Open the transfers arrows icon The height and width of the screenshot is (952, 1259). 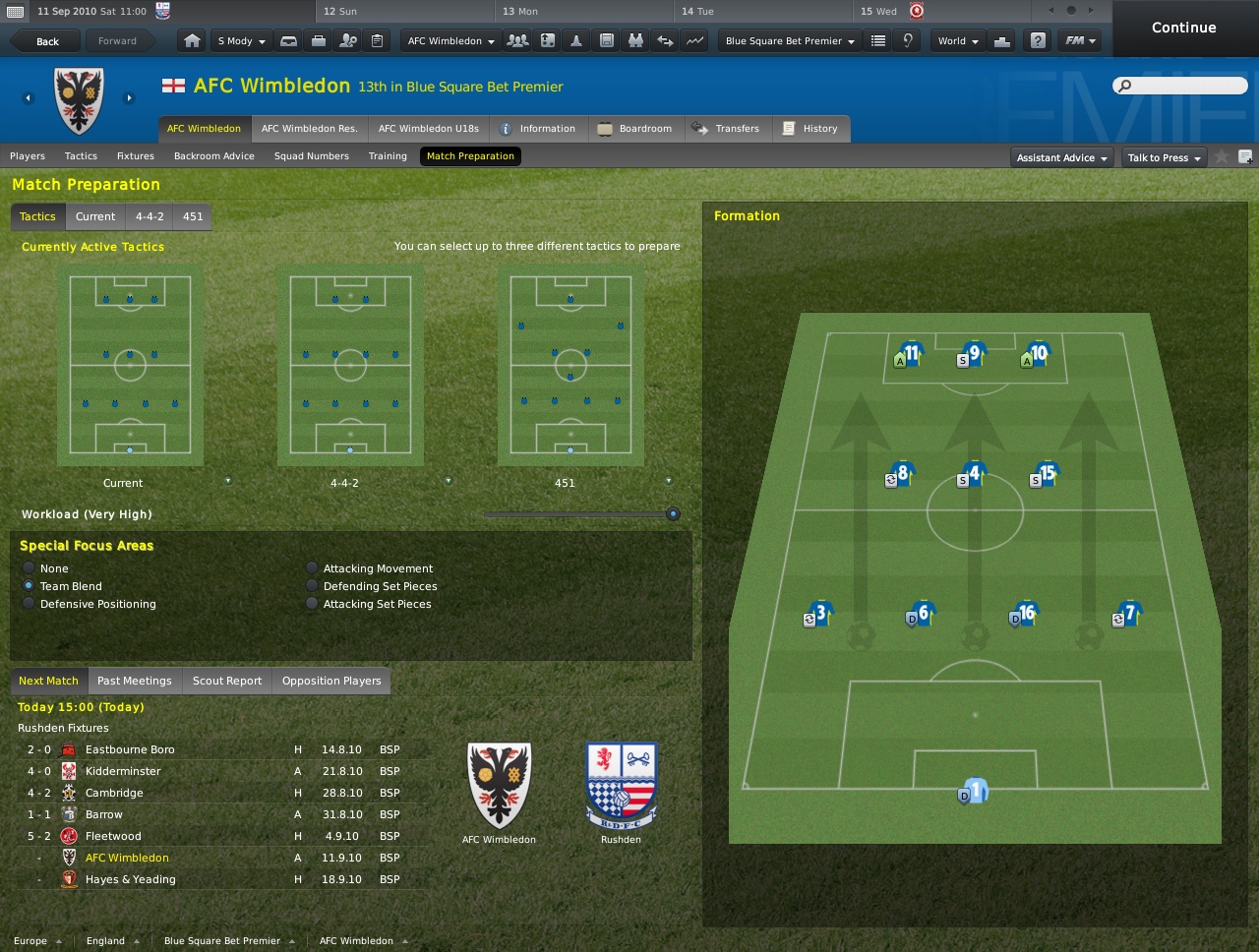click(x=665, y=40)
